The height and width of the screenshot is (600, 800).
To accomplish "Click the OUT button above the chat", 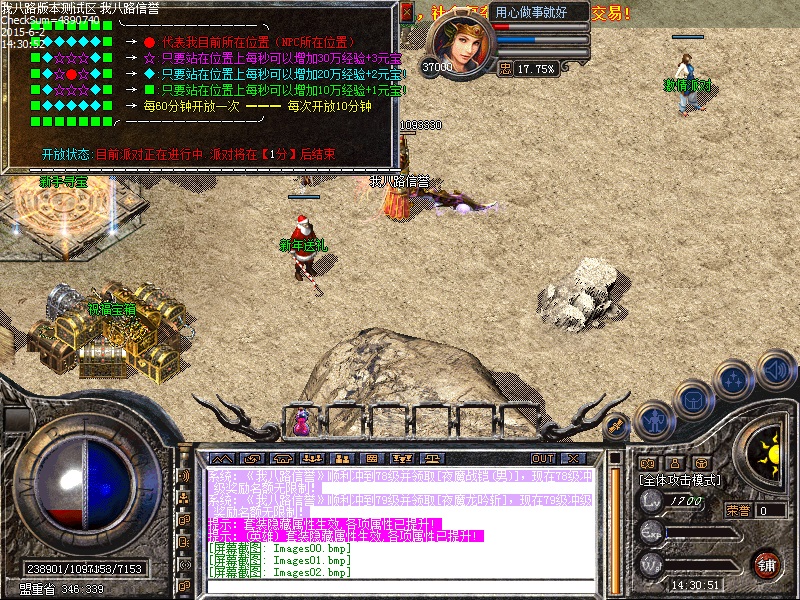I will click(543, 459).
